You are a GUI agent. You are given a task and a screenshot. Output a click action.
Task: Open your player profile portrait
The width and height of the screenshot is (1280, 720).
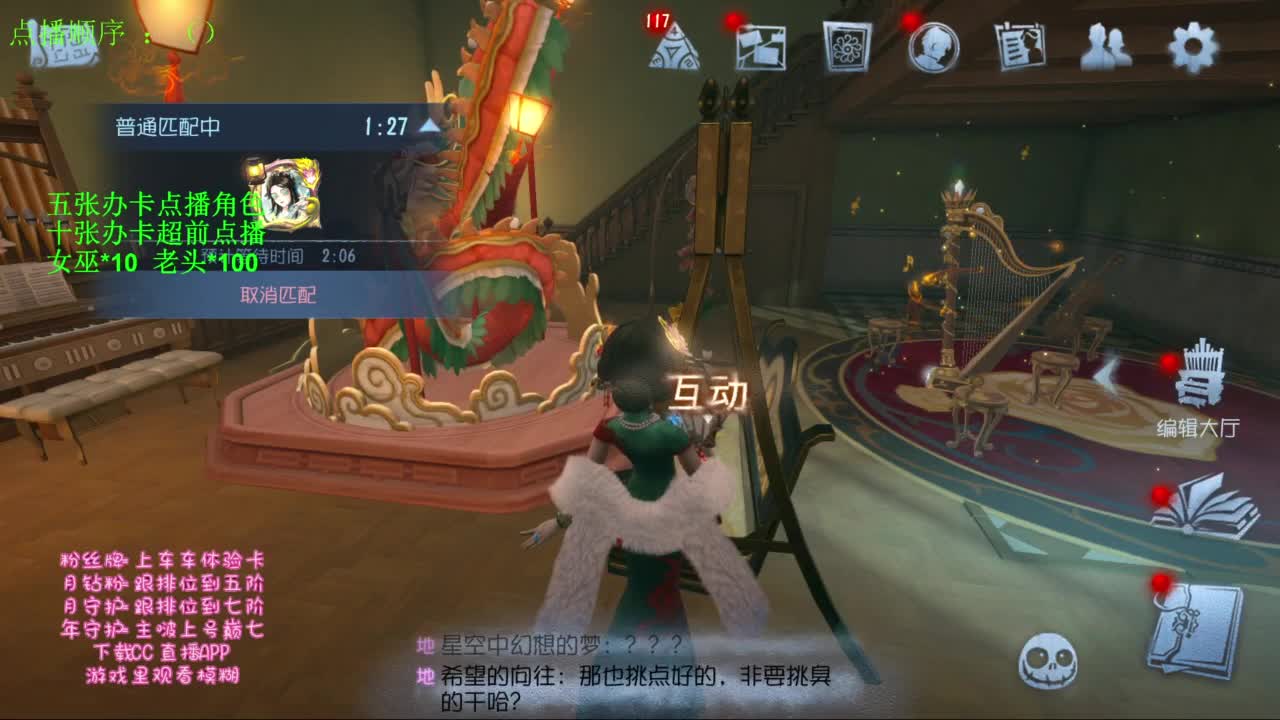[x=934, y=46]
